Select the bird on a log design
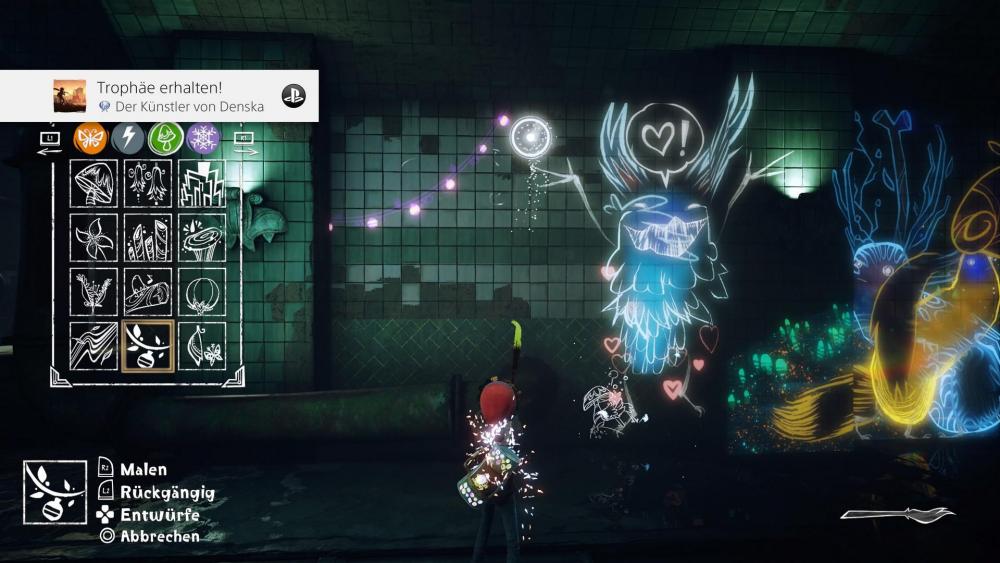The width and height of the screenshot is (1000, 563). (148, 291)
